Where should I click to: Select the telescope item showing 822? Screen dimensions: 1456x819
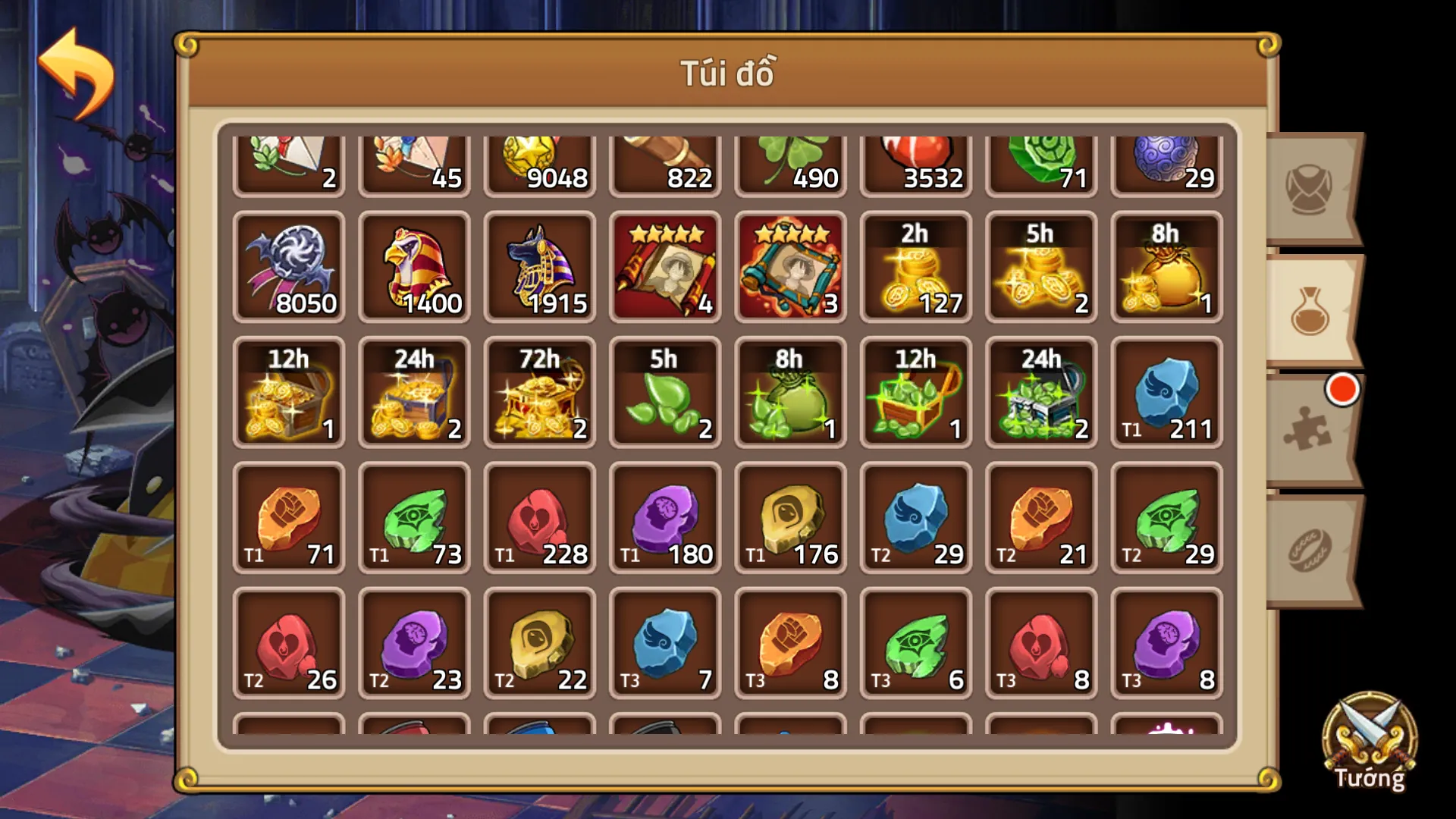click(665, 159)
